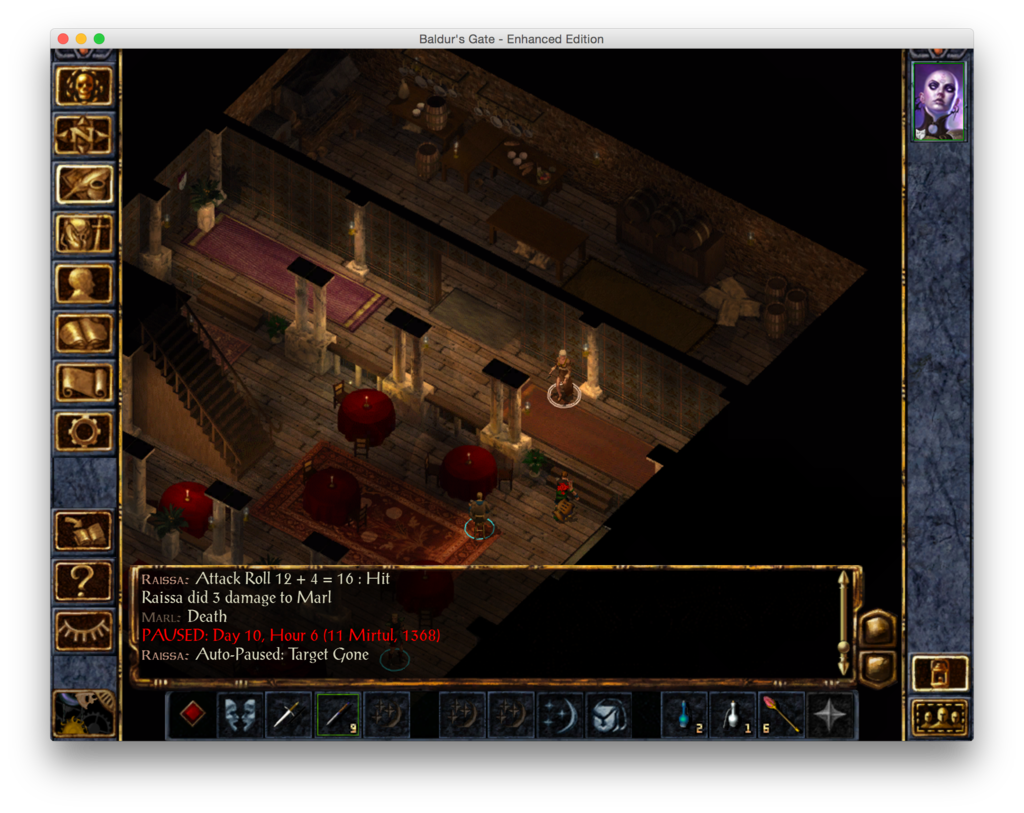The image size is (1024, 813).
Task: Open the inventory screen button
Action: click(84, 234)
